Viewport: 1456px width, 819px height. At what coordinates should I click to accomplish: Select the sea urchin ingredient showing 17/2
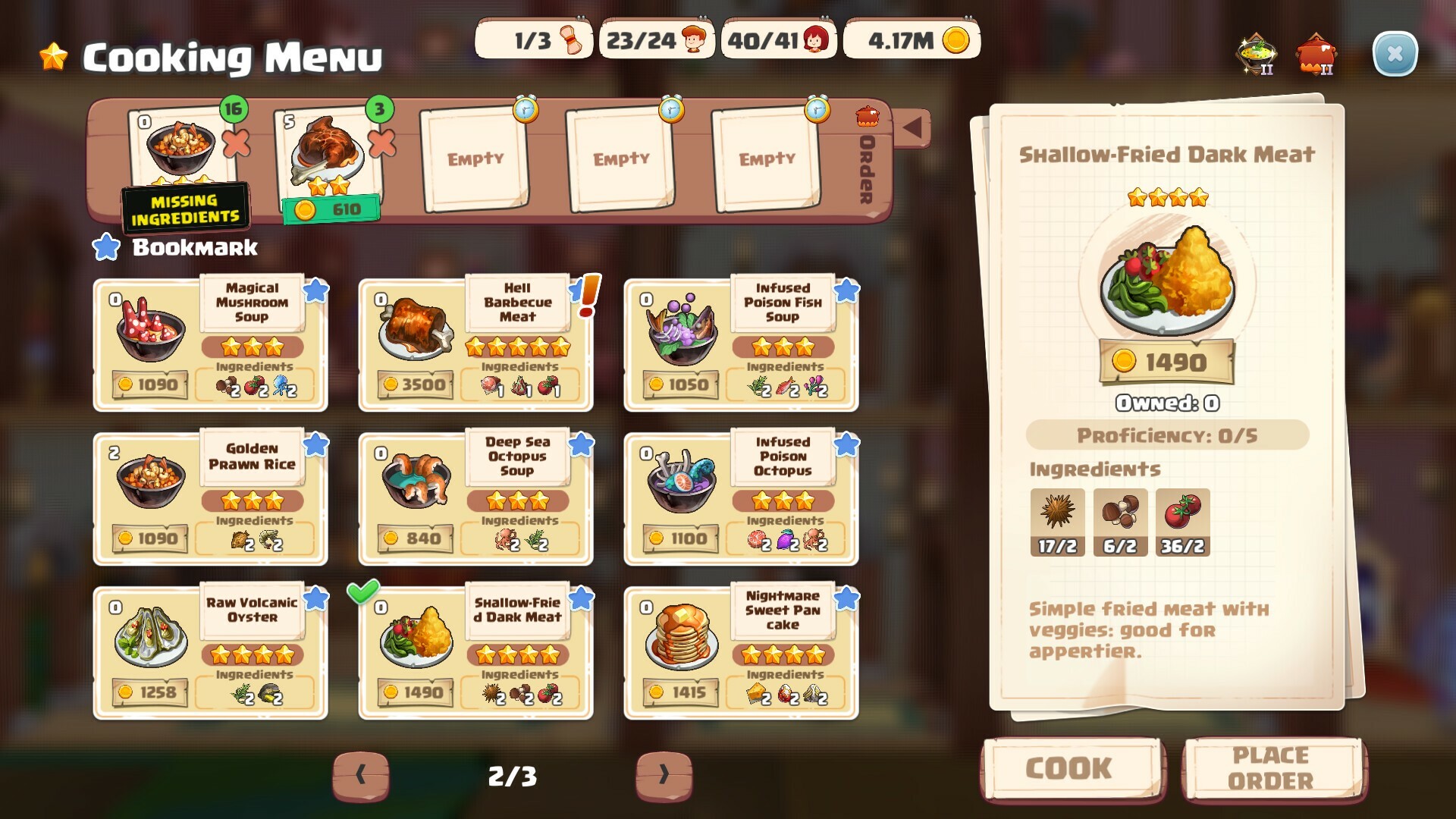click(x=1056, y=522)
